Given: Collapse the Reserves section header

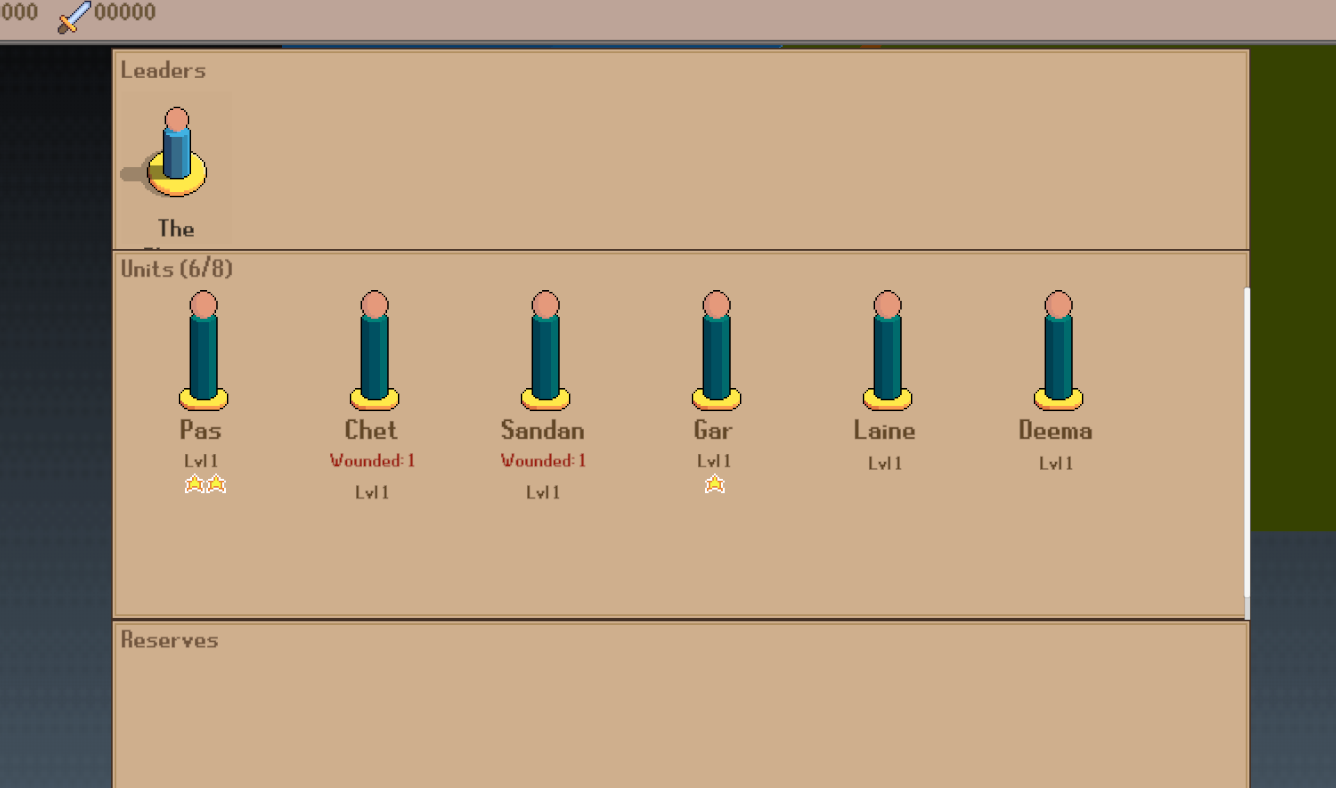Looking at the screenshot, I should 169,640.
